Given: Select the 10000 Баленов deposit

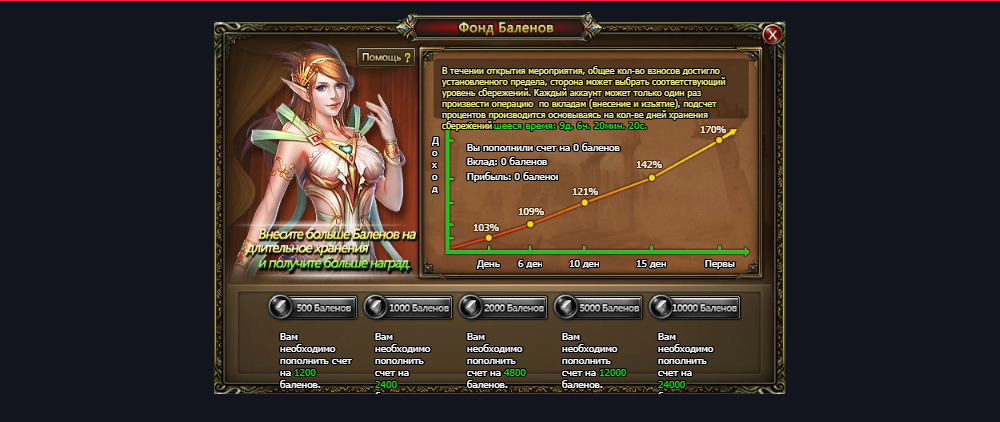Looking at the screenshot, I should pyautogui.click(x=694, y=307).
